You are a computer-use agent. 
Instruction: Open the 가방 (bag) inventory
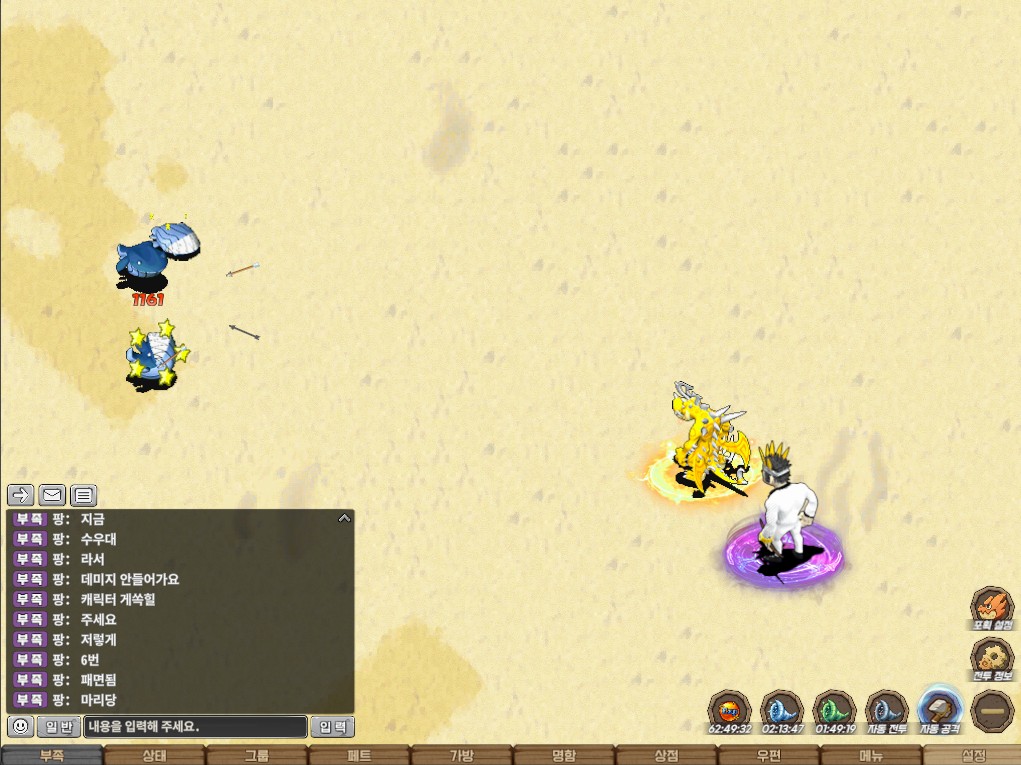(461, 756)
